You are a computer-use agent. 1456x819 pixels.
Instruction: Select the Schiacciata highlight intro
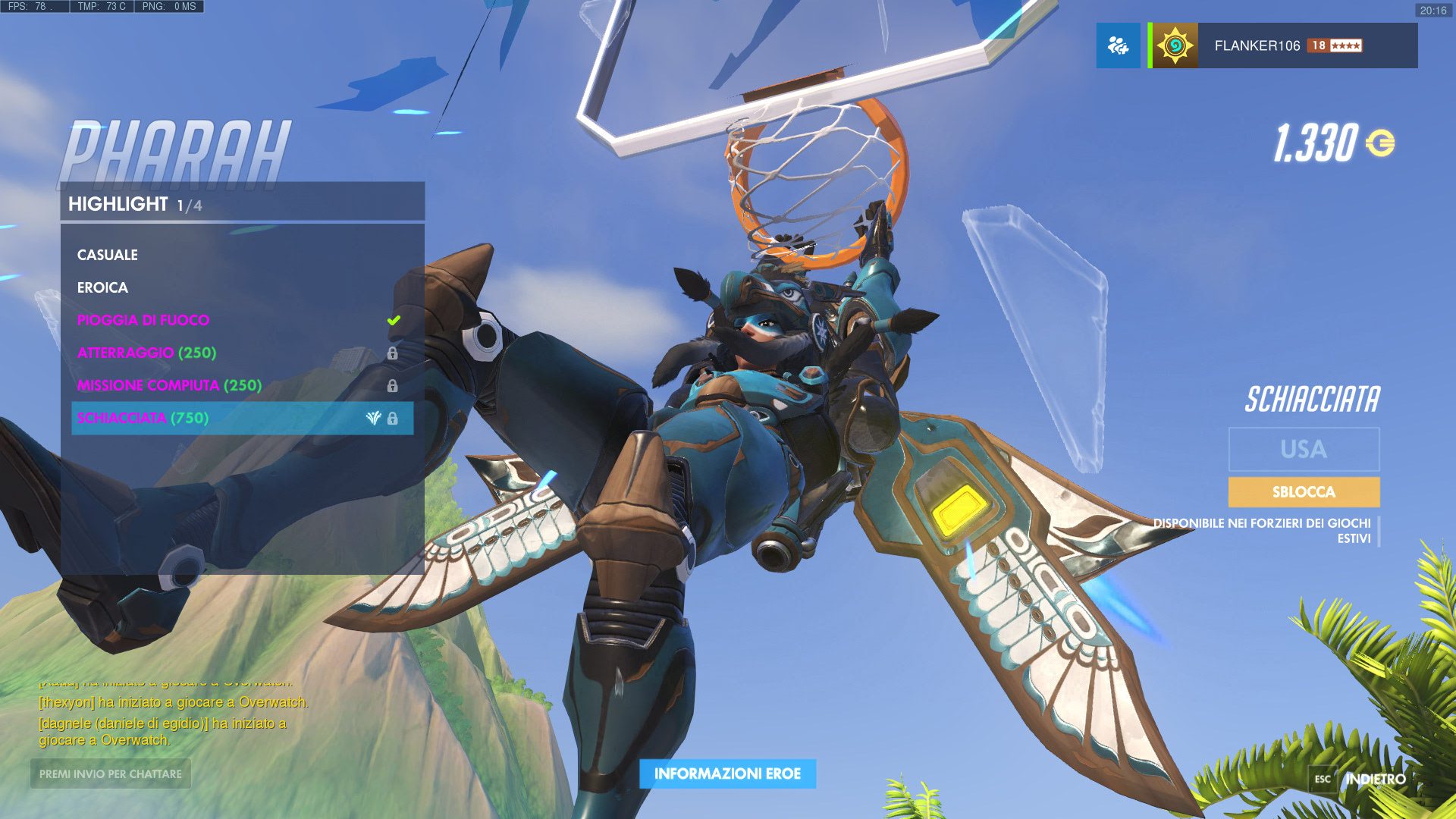click(x=143, y=418)
